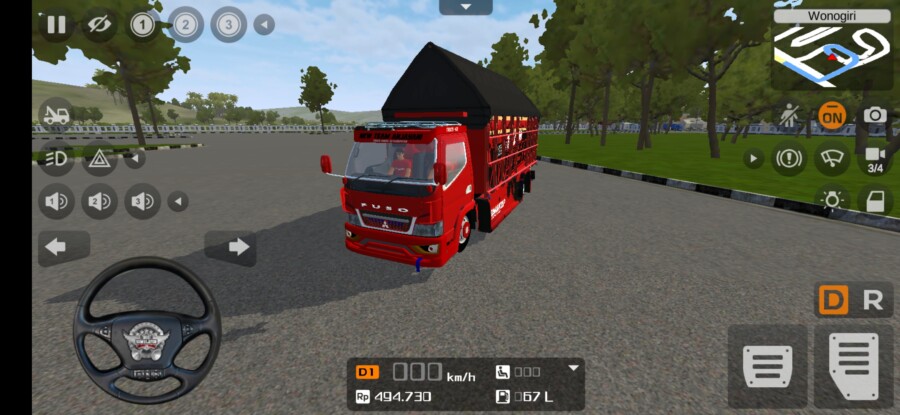Pause the game
The image size is (900, 415).
click(x=56, y=24)
